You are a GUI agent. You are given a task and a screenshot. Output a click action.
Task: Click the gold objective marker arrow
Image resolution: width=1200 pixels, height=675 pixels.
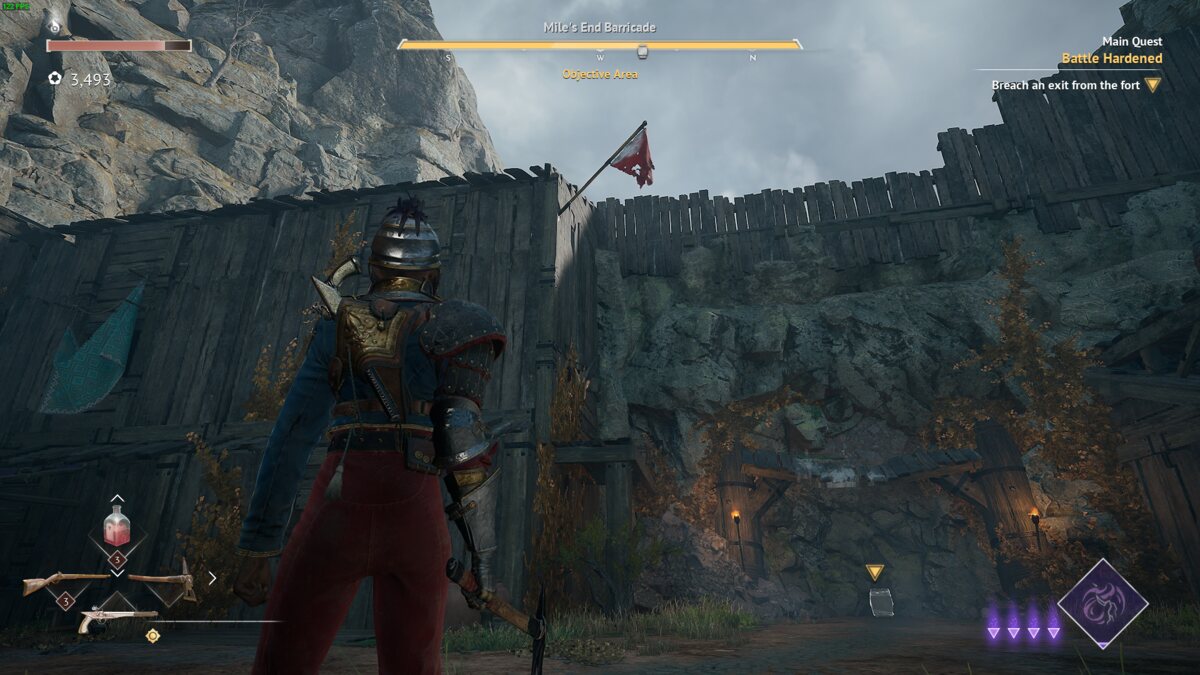click(x=875, y=572)
